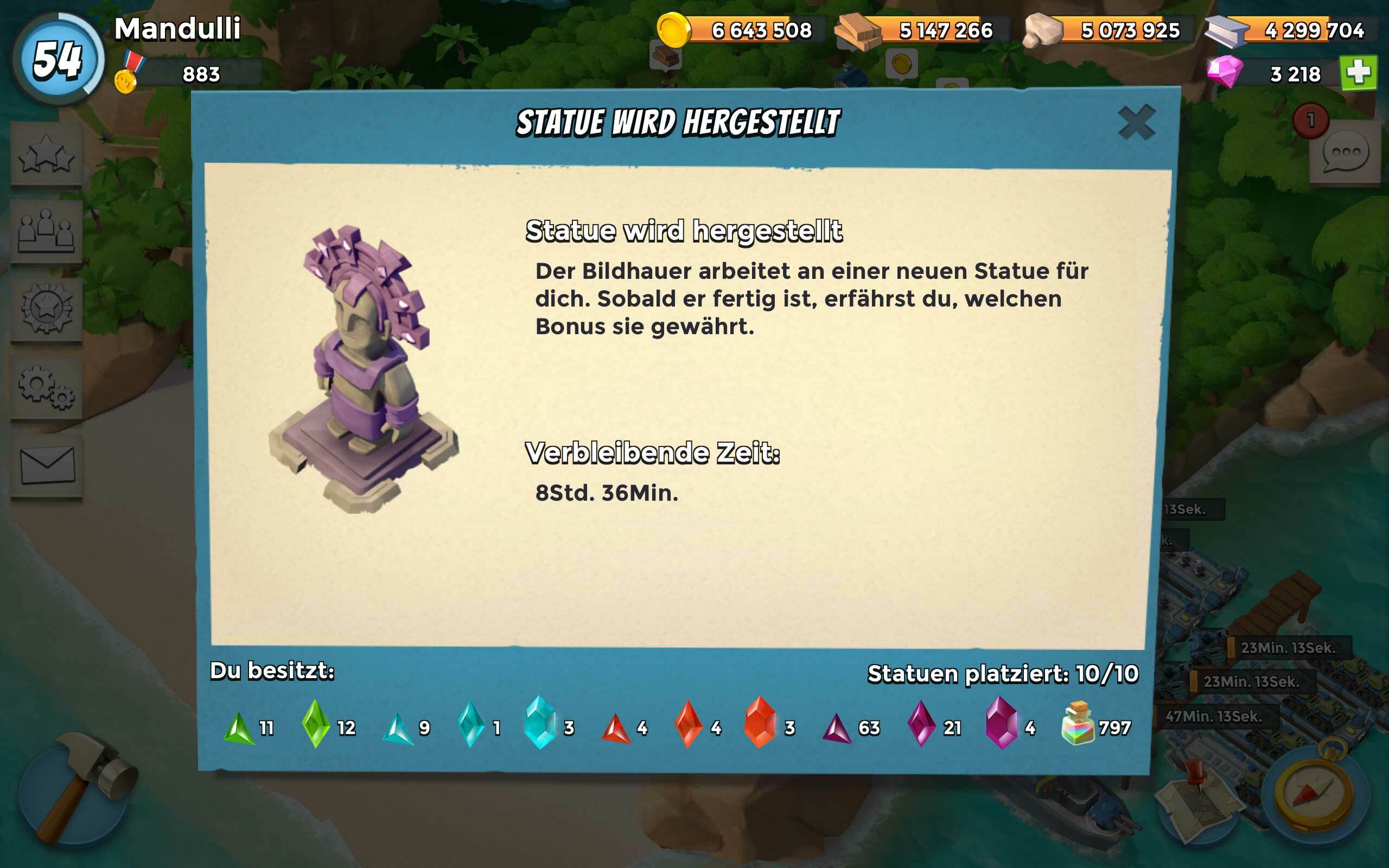The image size is (1389, 868).
Task: Open the chat speech bubble
Action: pyautogui.click(x=1345, y=152)
